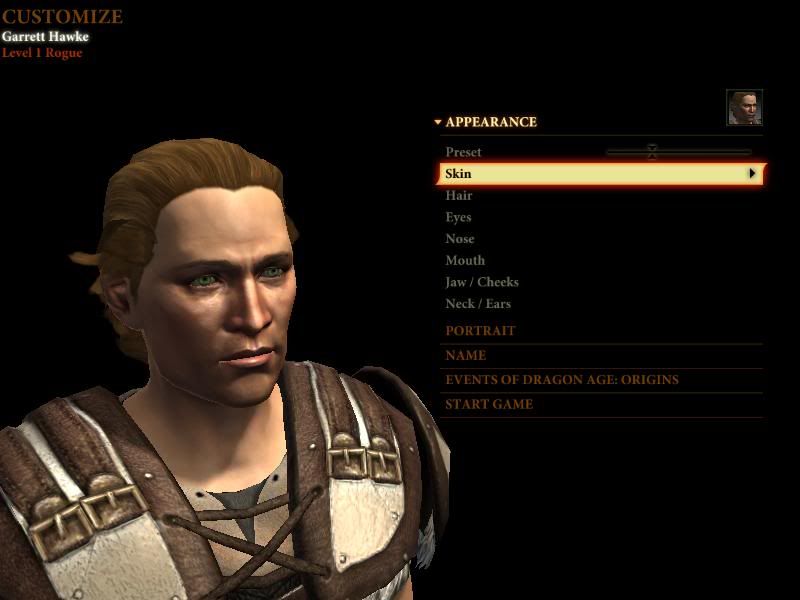Viewport: 800px width, 600px height.
Task: Select Neck / Ears option
Action: pos(478,304)
